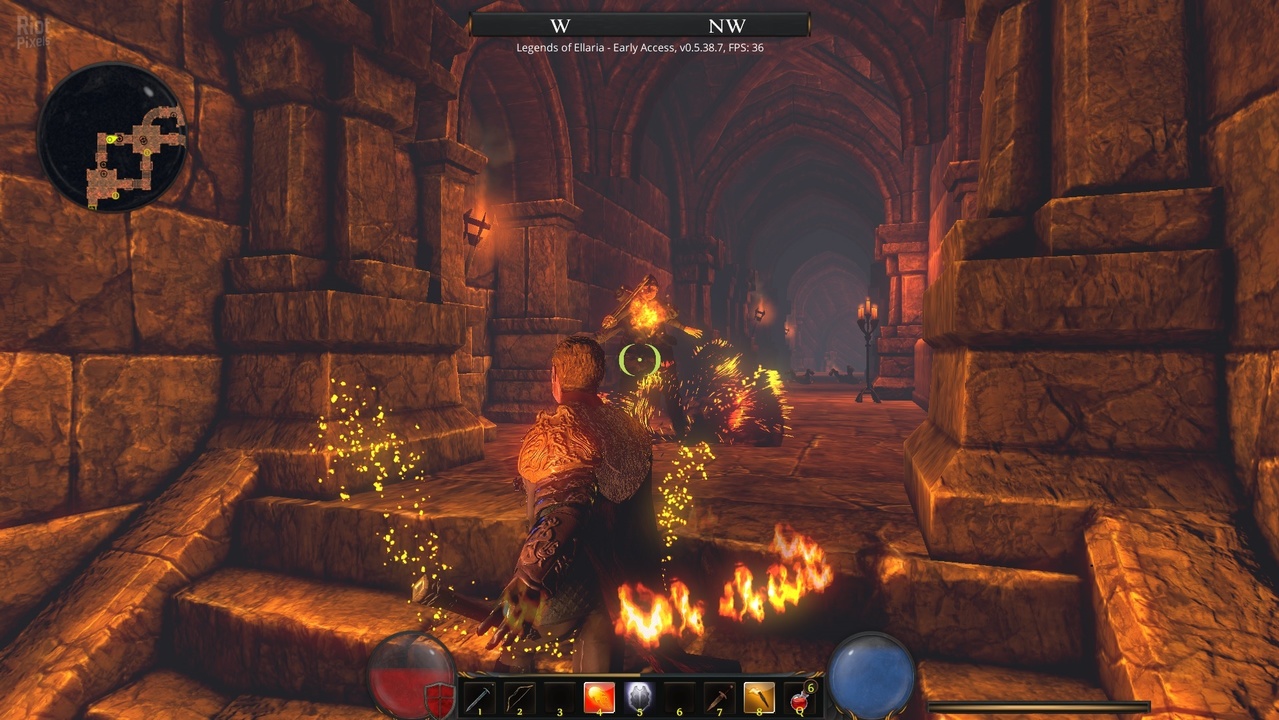Image resolution: width=1279 pixels, height=720 pixels.
Task: Equip the bow in slot 2
Action: point(519,696)
